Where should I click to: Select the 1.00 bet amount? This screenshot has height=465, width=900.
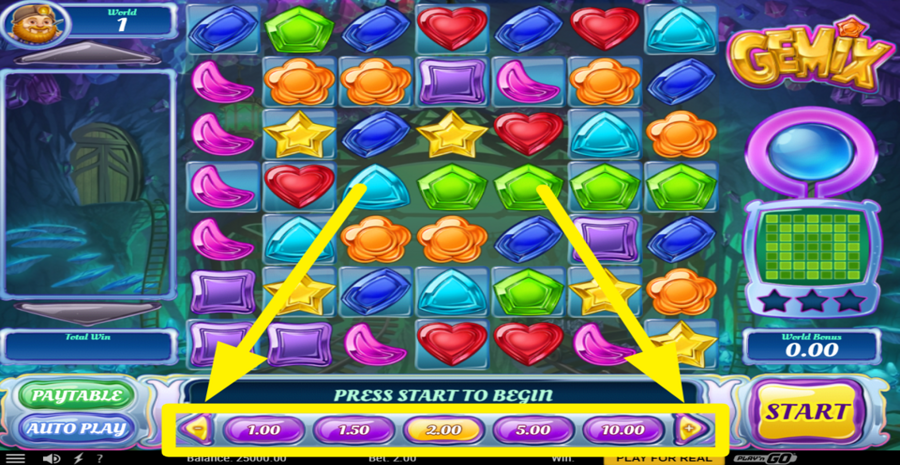click(x=263, y=430)
